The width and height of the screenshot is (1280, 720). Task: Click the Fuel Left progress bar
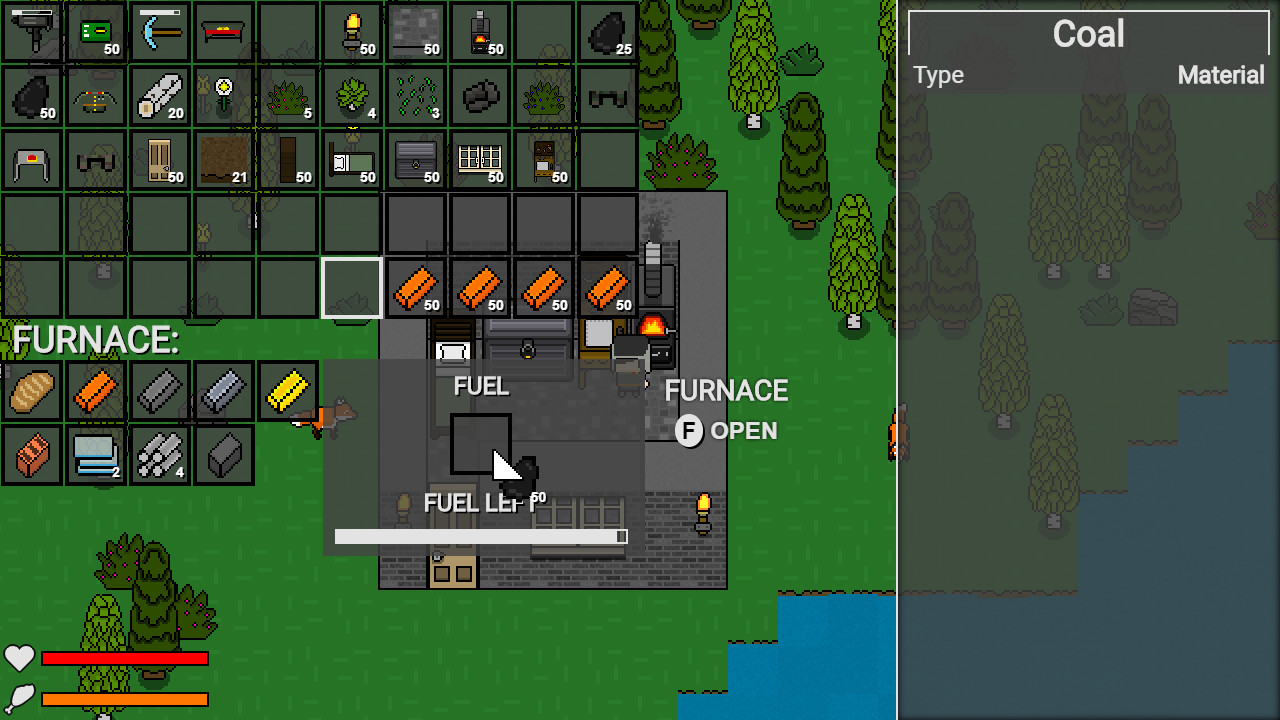[480, 536]
